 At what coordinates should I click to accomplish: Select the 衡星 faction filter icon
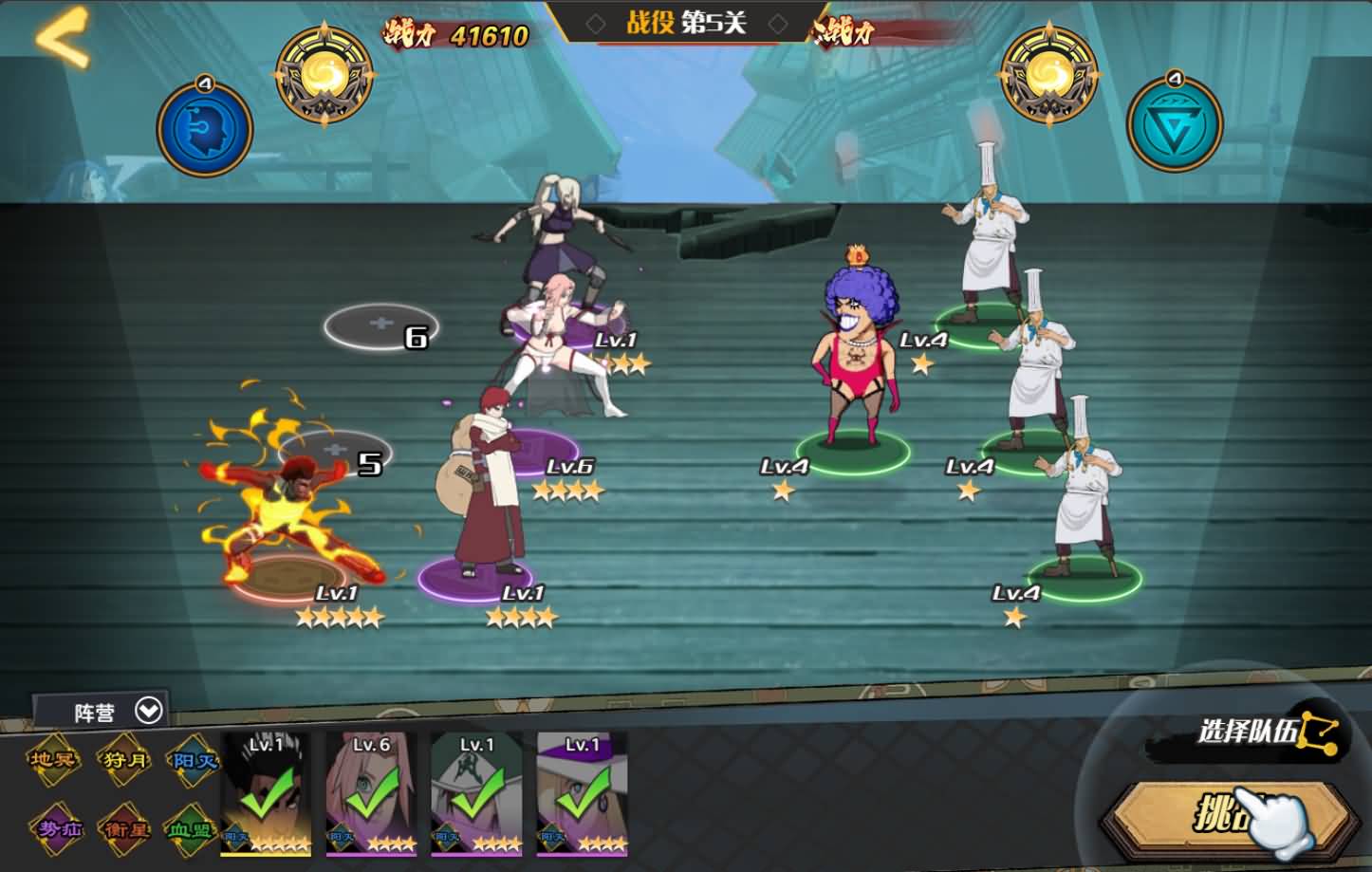[125, 826]
